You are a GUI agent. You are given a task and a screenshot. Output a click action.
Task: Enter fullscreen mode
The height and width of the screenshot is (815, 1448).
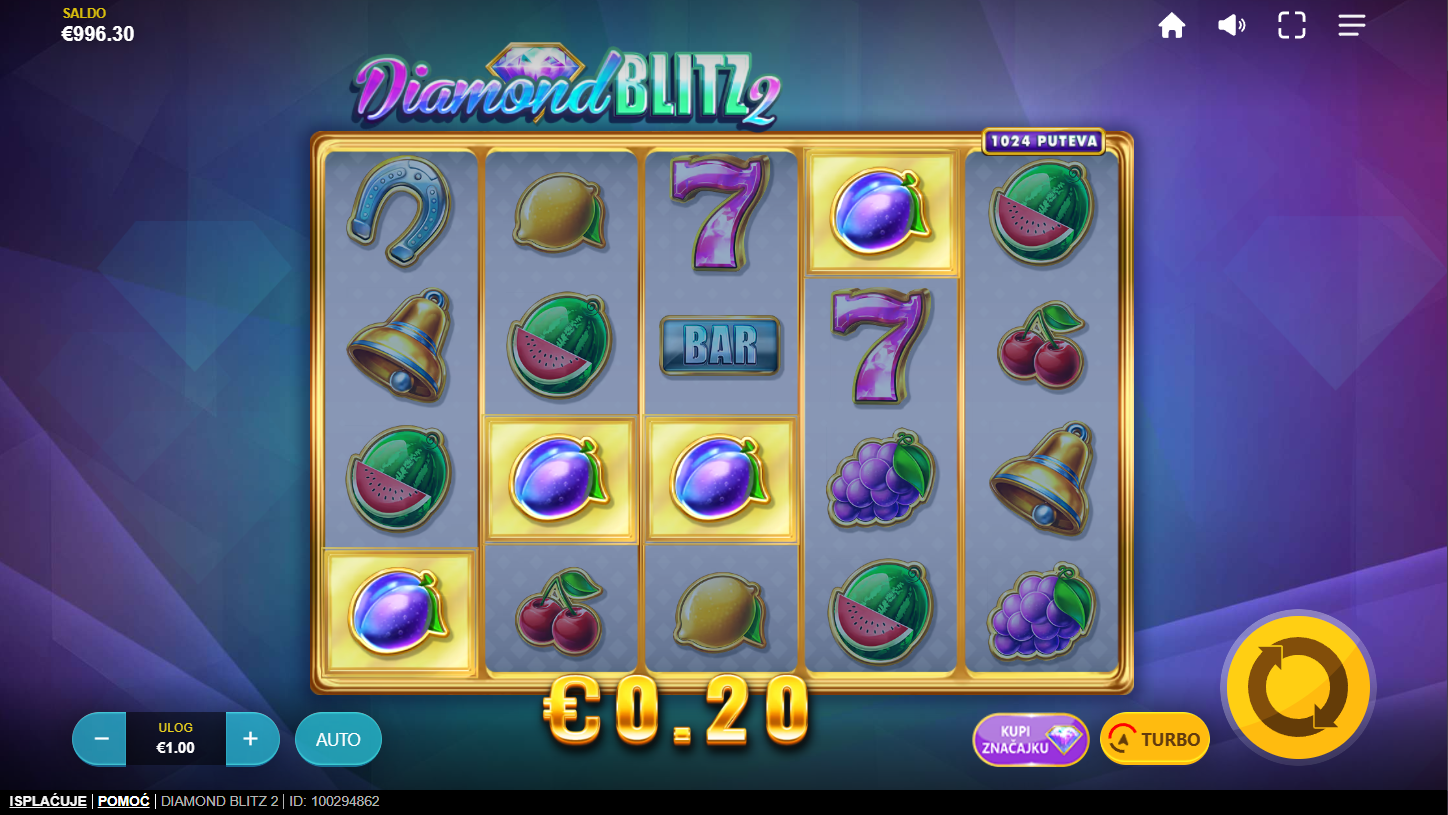coord(1292,26)
